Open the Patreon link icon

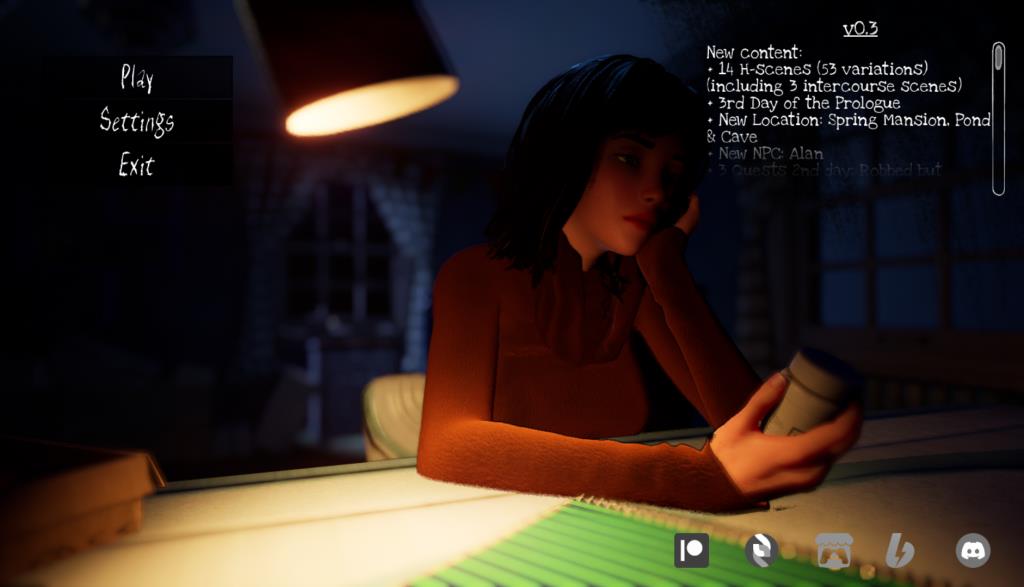(x=691, y=550)
